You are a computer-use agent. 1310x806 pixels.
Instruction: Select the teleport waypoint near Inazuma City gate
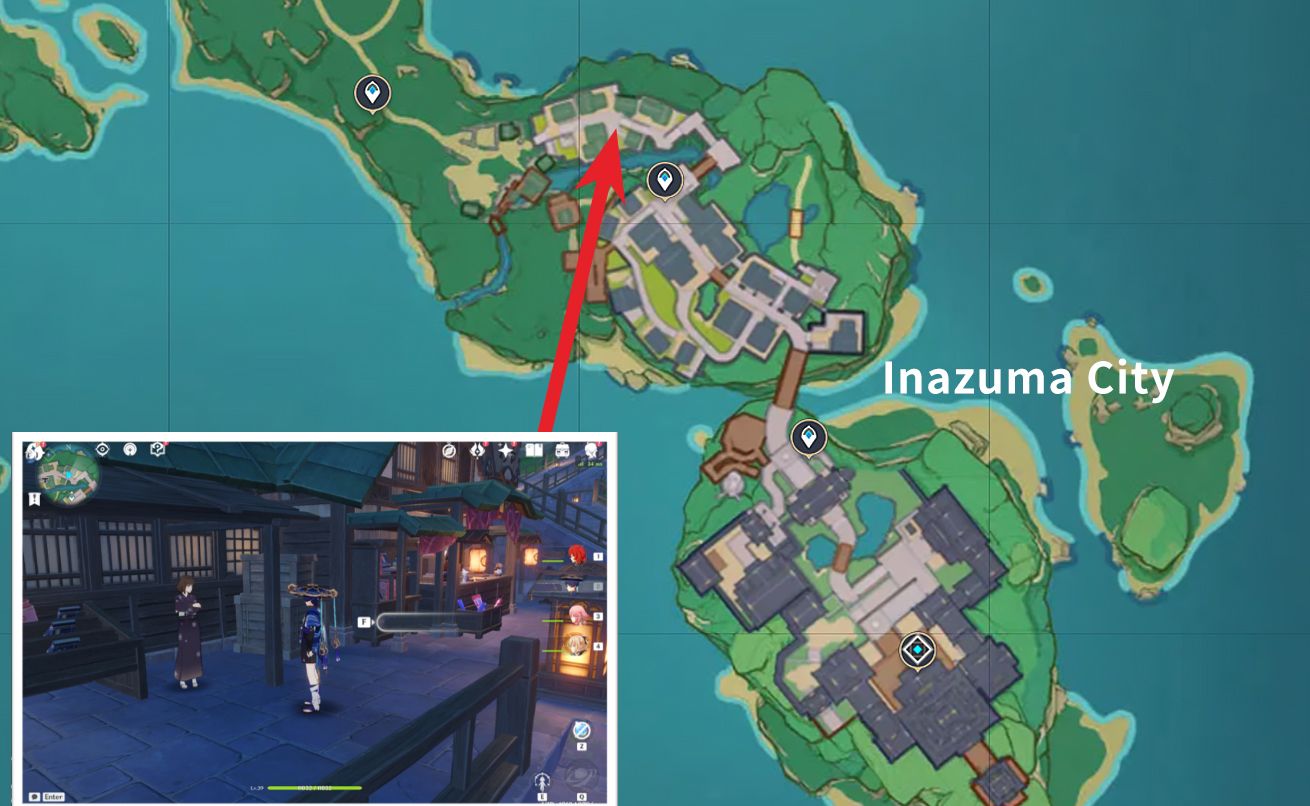810,434
